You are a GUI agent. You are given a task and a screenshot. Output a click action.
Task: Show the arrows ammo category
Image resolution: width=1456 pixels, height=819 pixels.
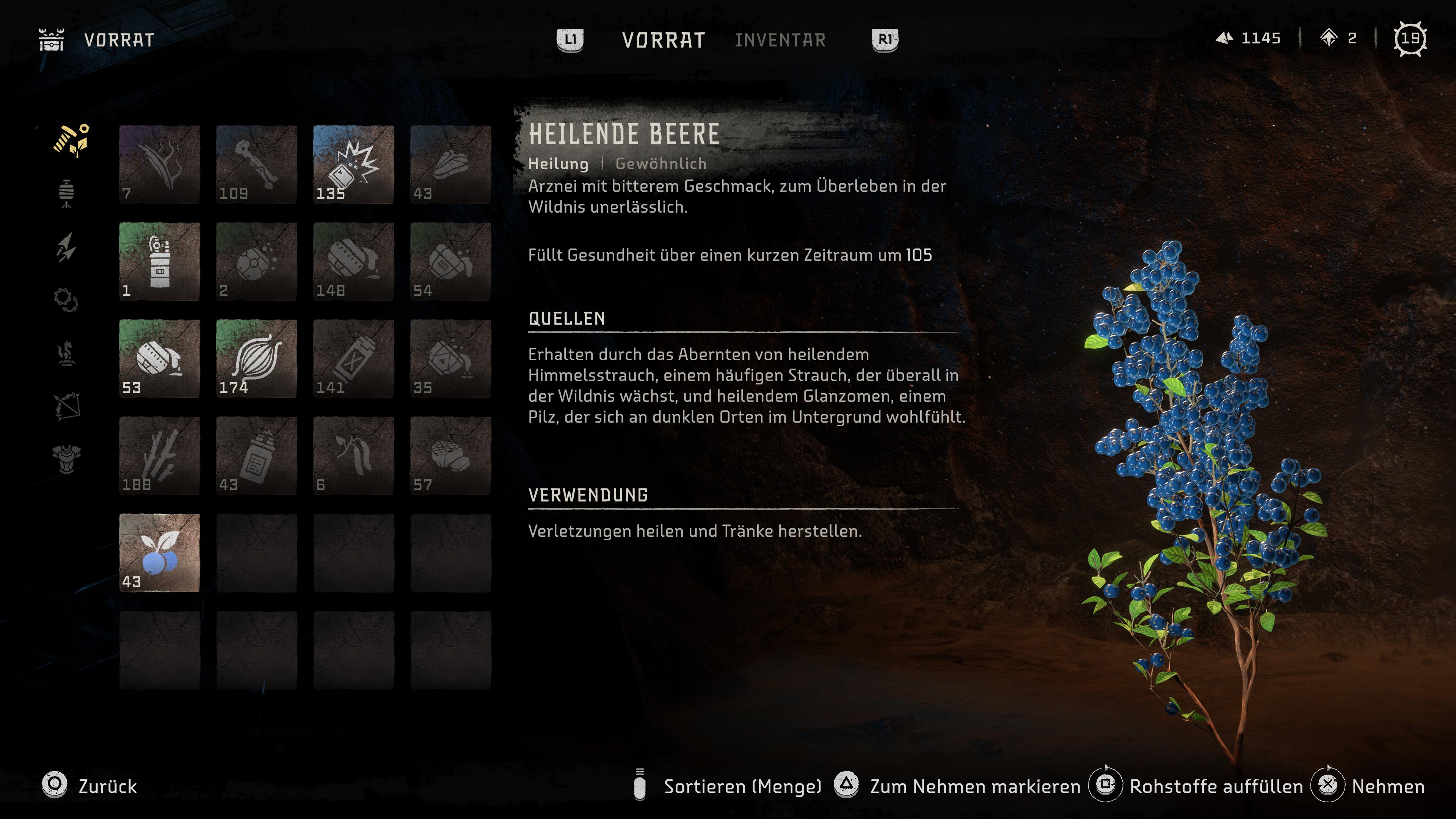[x=67, y=248]
